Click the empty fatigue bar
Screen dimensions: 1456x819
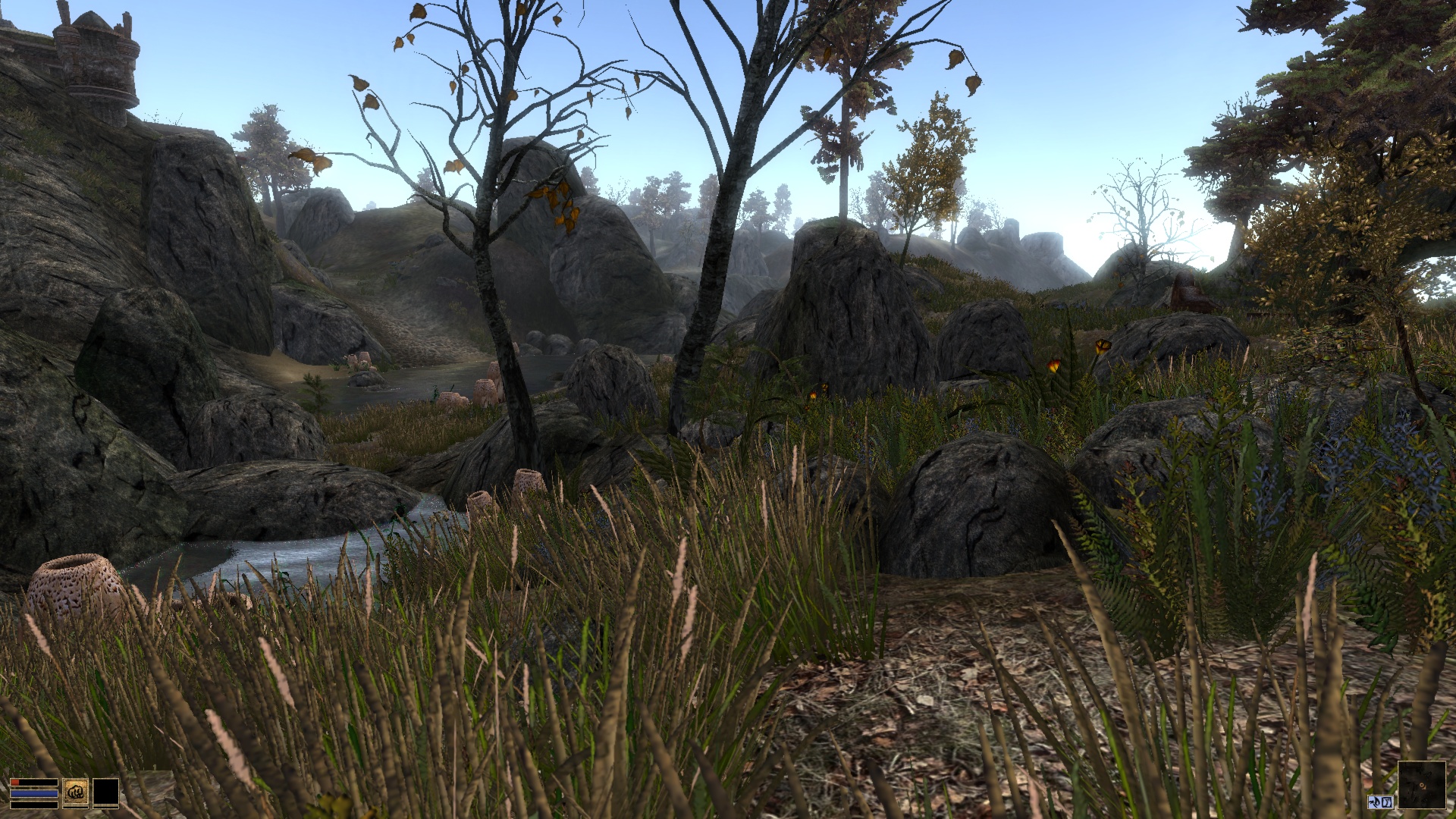(x=34, y=805)
